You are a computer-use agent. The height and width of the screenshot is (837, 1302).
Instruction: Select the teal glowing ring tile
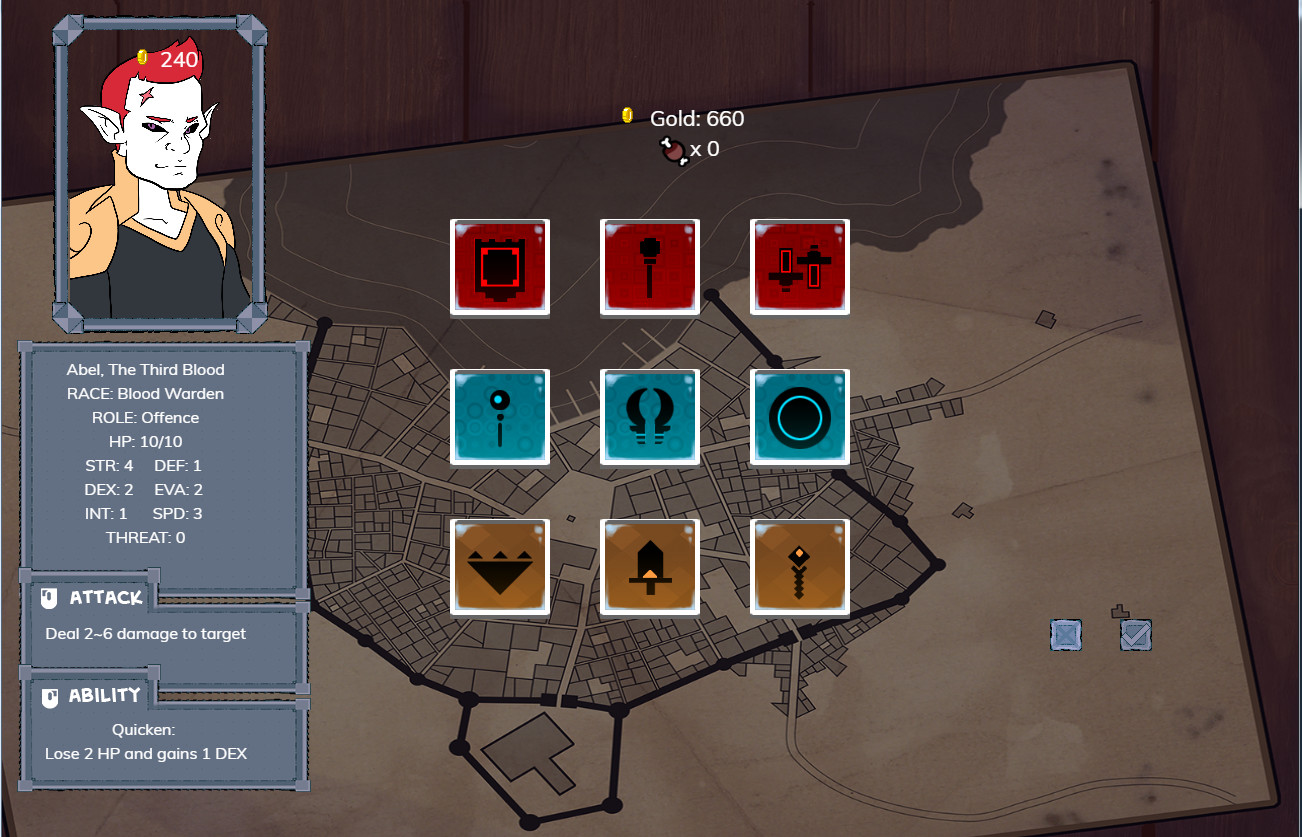point(799,416)
